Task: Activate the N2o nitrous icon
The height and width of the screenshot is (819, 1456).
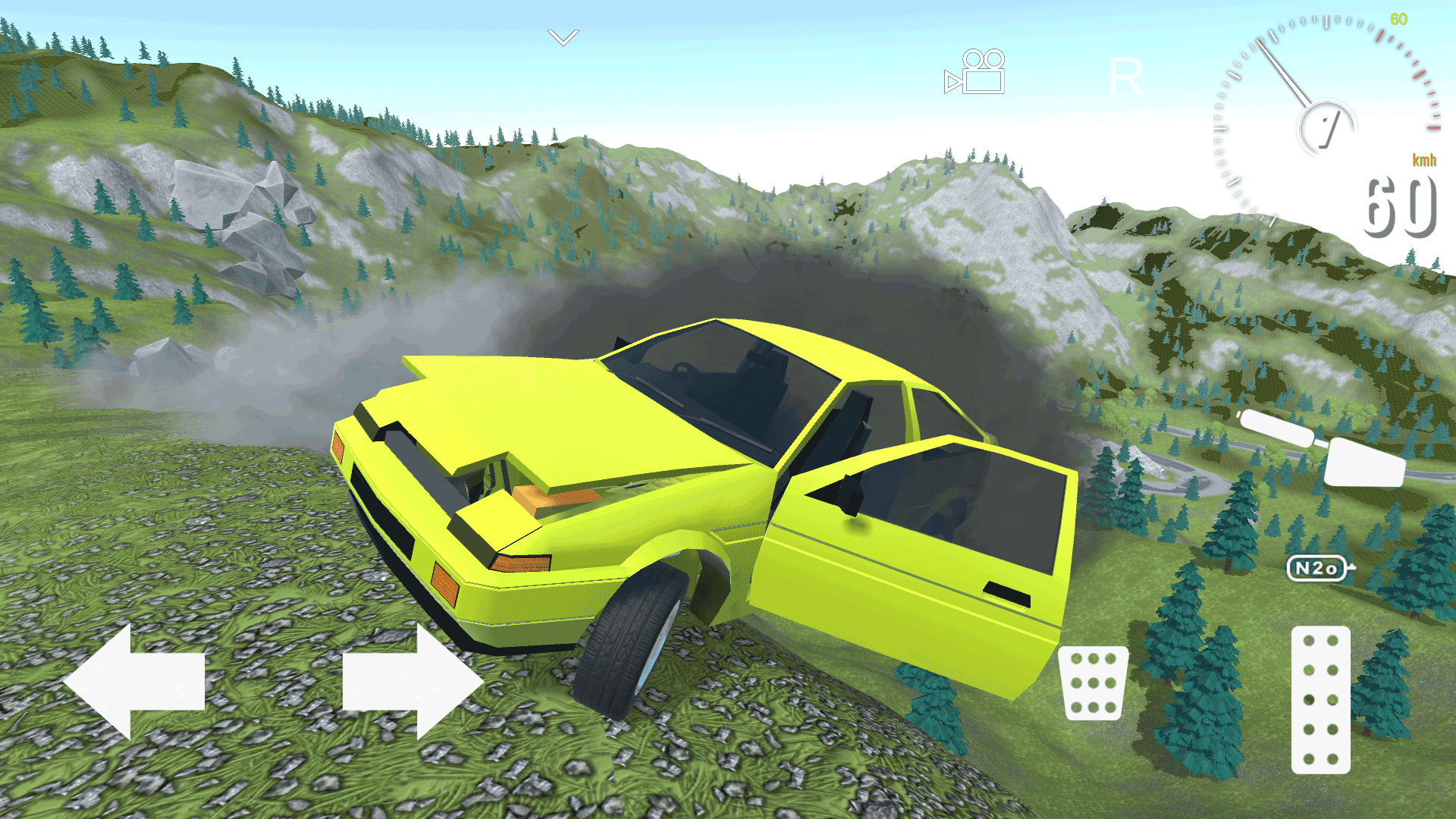Action: pyautogui.click(x=1317, y=567)
